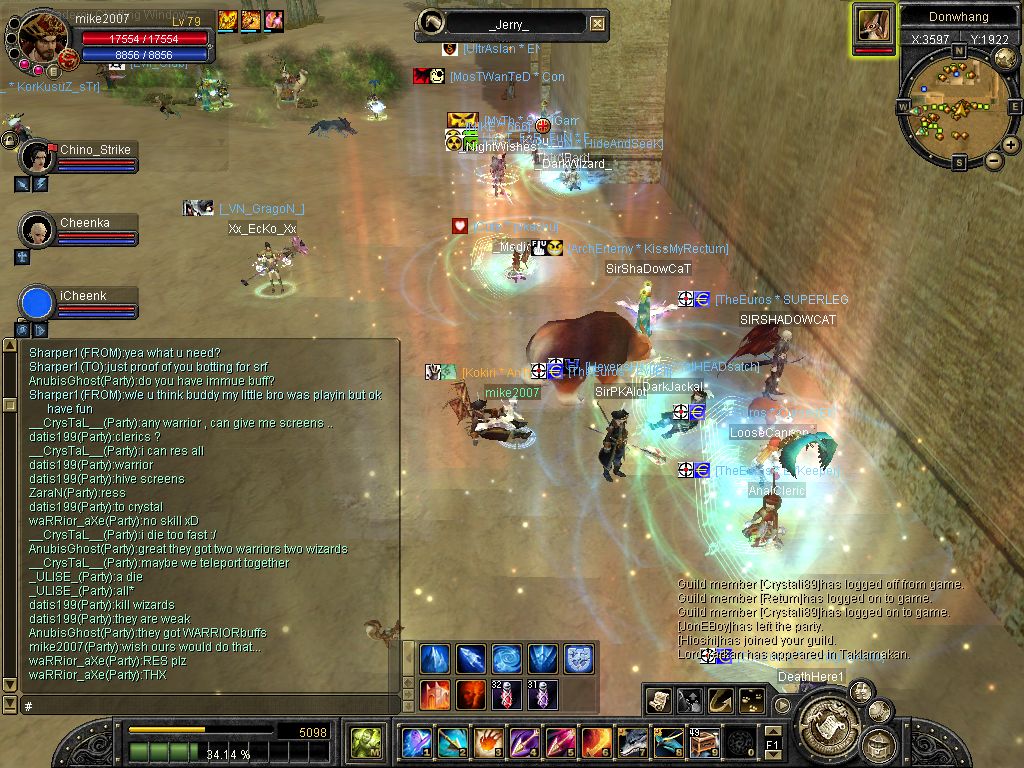Zoom out the minimap with minus button

coord(994,160)
